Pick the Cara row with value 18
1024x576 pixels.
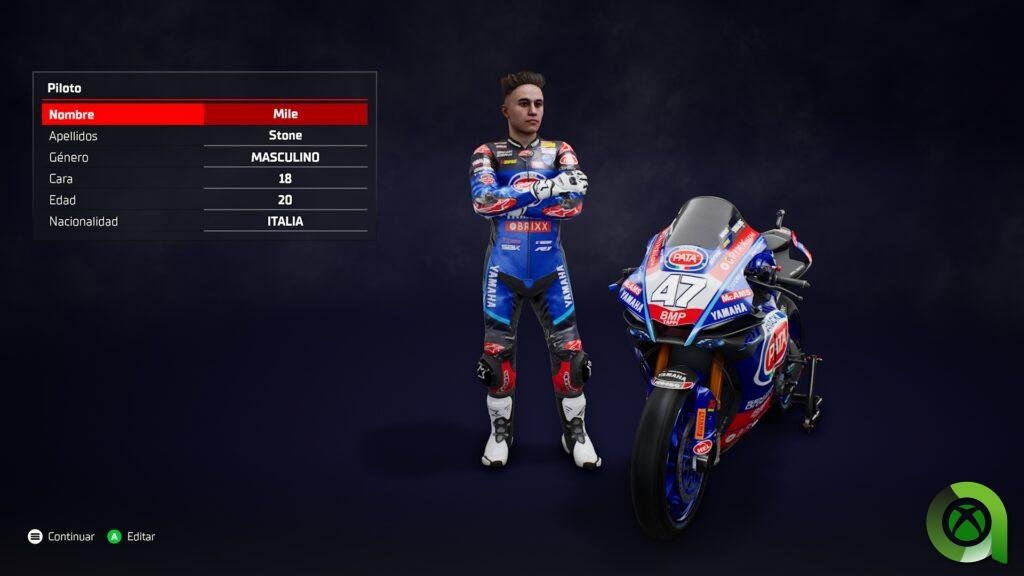pyautogui.click(x=204, y=179)
